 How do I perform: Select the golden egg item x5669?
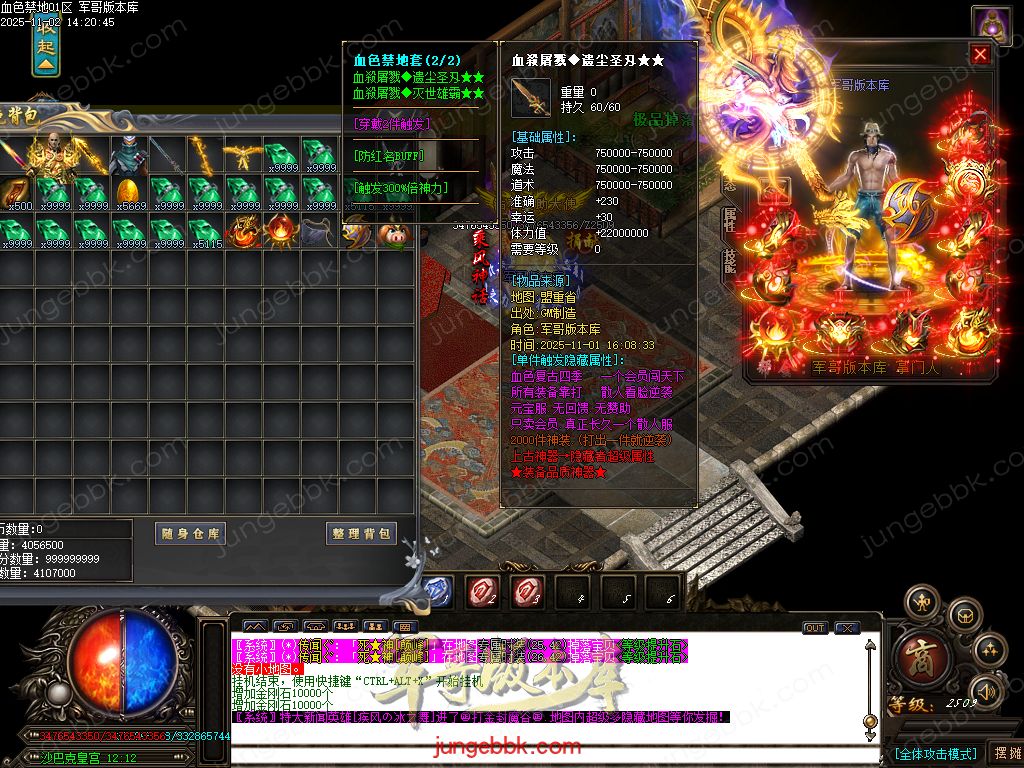click(x=129, y=192)
